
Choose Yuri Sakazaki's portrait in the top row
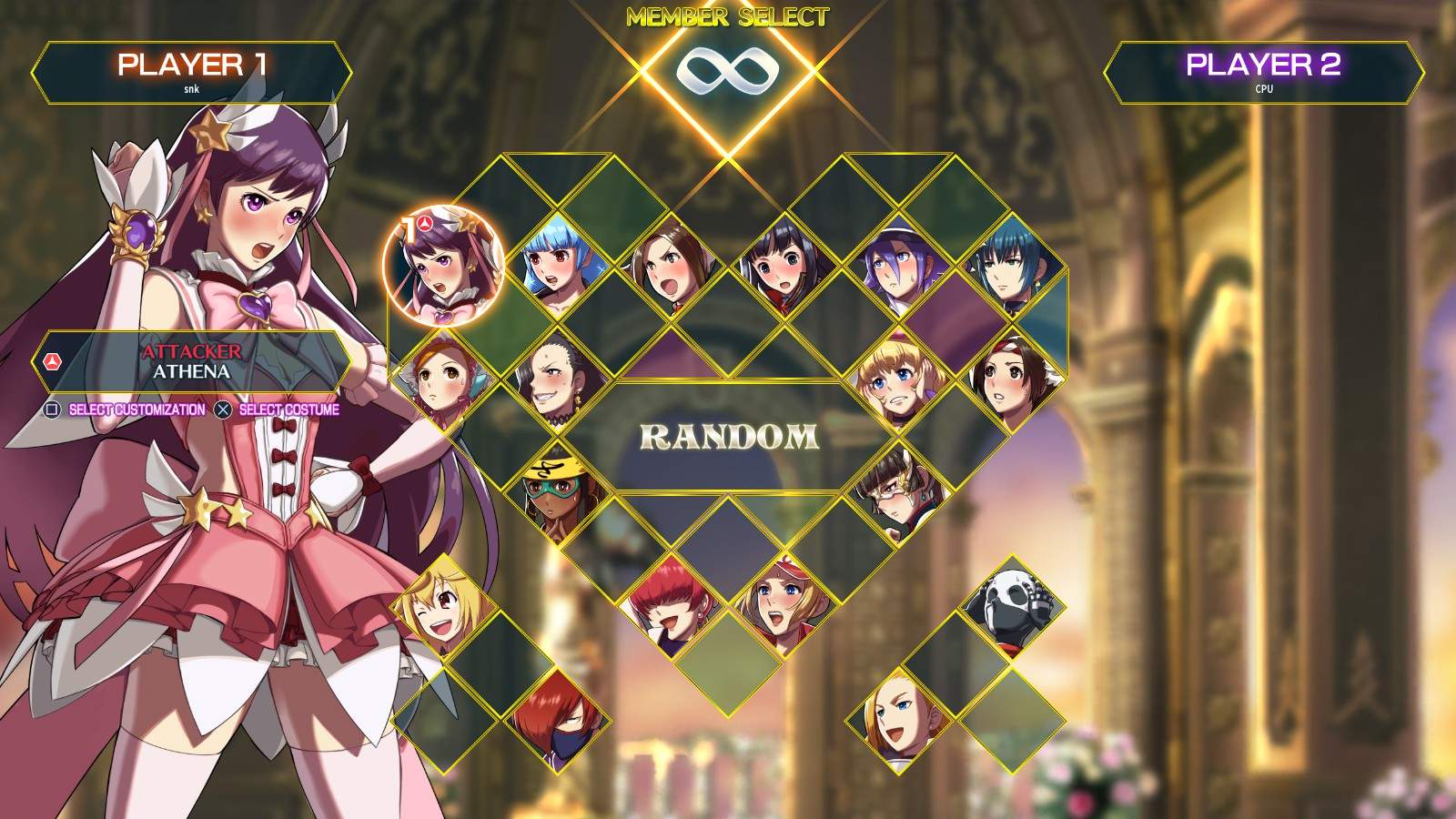pyautogui.click(x=669, y=264)
